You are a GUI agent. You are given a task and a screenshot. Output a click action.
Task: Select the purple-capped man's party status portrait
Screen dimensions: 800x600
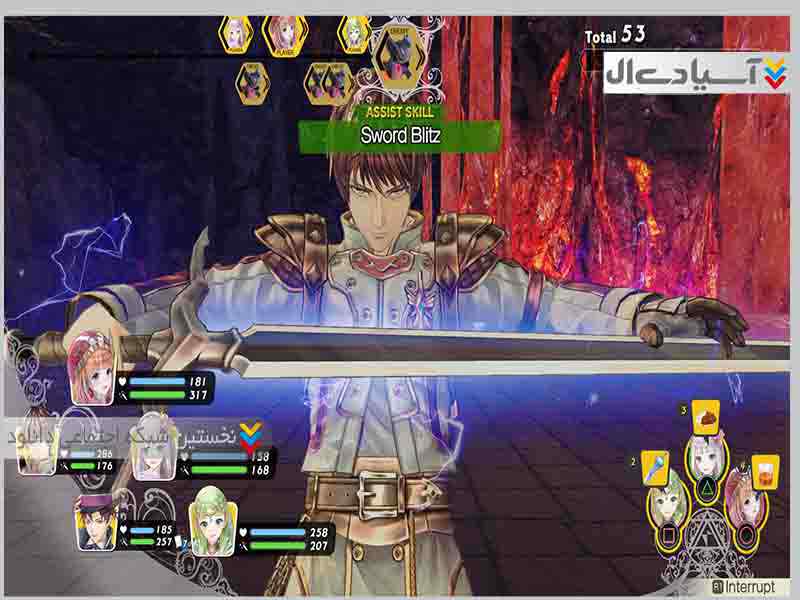97,522
